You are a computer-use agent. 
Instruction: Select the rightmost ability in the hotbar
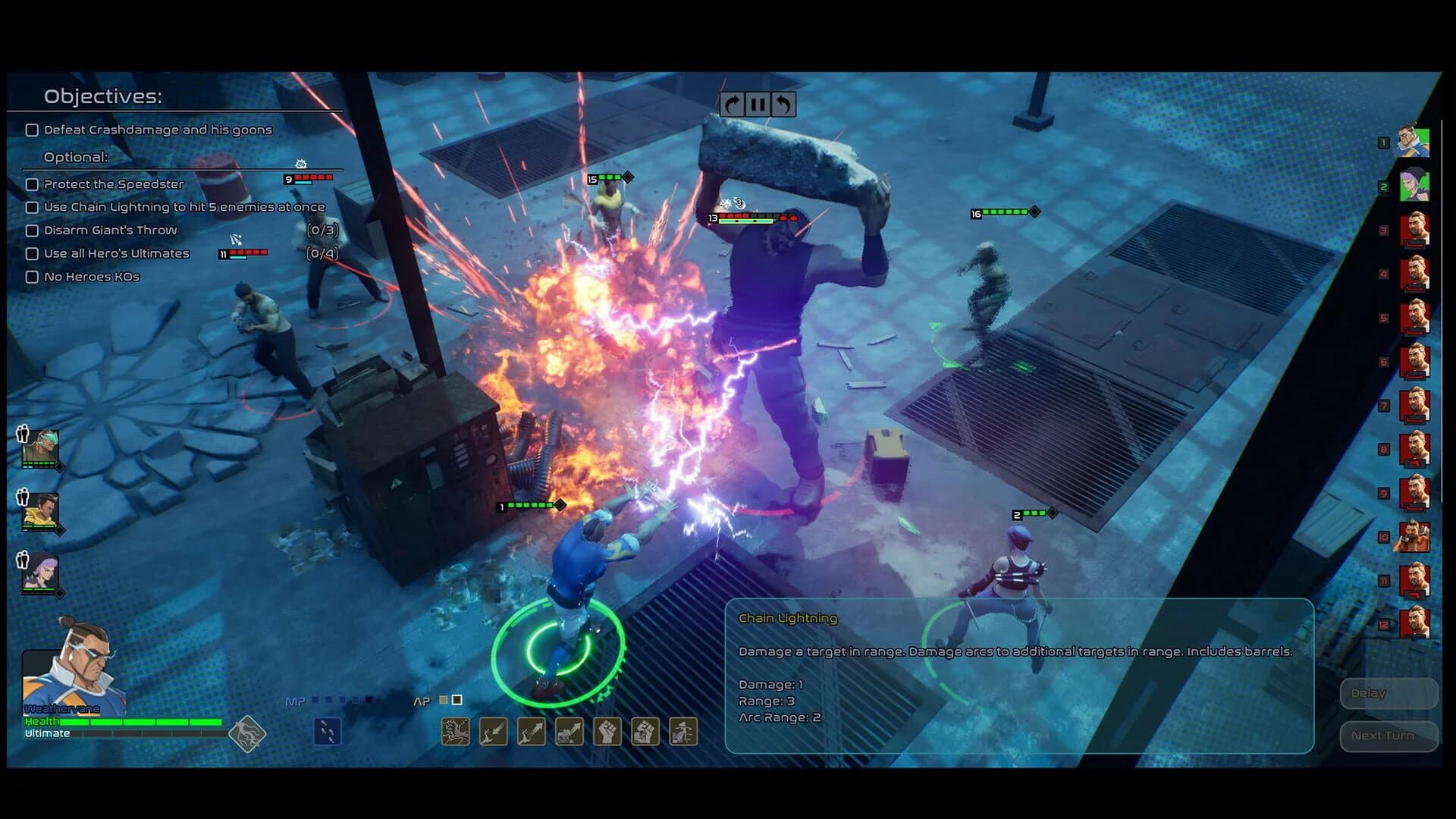[682, 731]
